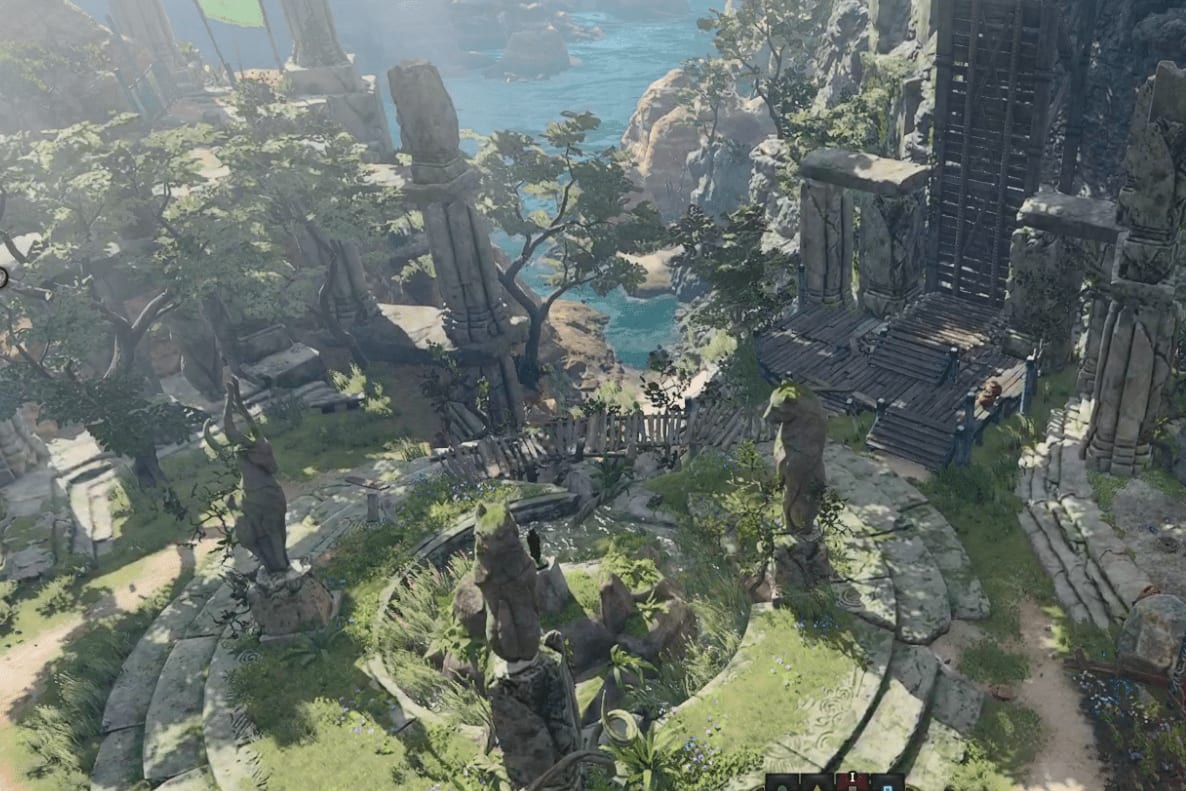The height and width of the screenshot is (791, 1186).
Task: Select the green circle action resource
Action: coord(782,787)
